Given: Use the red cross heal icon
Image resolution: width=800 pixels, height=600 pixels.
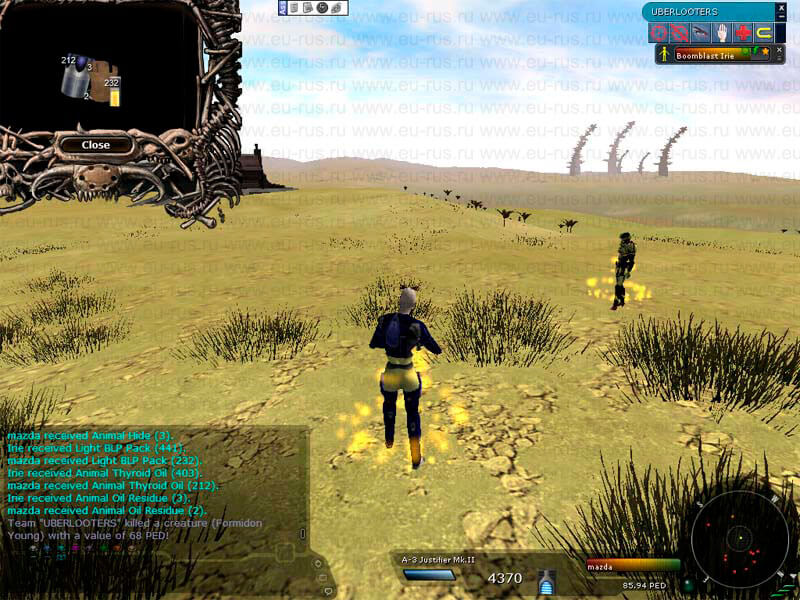Looking at the screenshot, I should click(743, 33).
